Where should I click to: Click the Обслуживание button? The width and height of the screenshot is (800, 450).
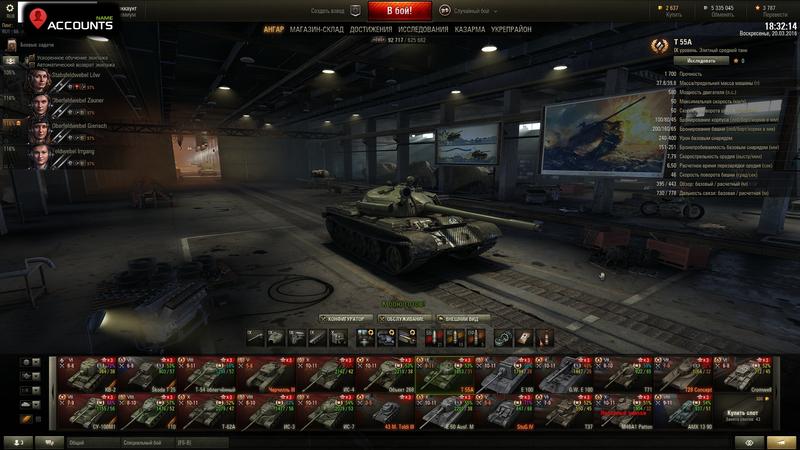(404, 318)
